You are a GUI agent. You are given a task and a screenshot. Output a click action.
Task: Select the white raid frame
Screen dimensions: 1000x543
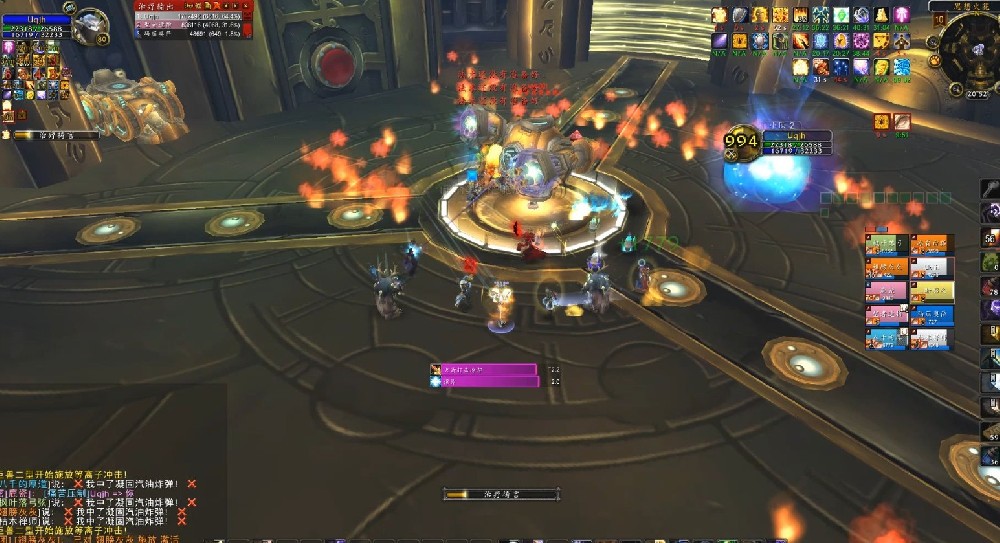[932, 268]
